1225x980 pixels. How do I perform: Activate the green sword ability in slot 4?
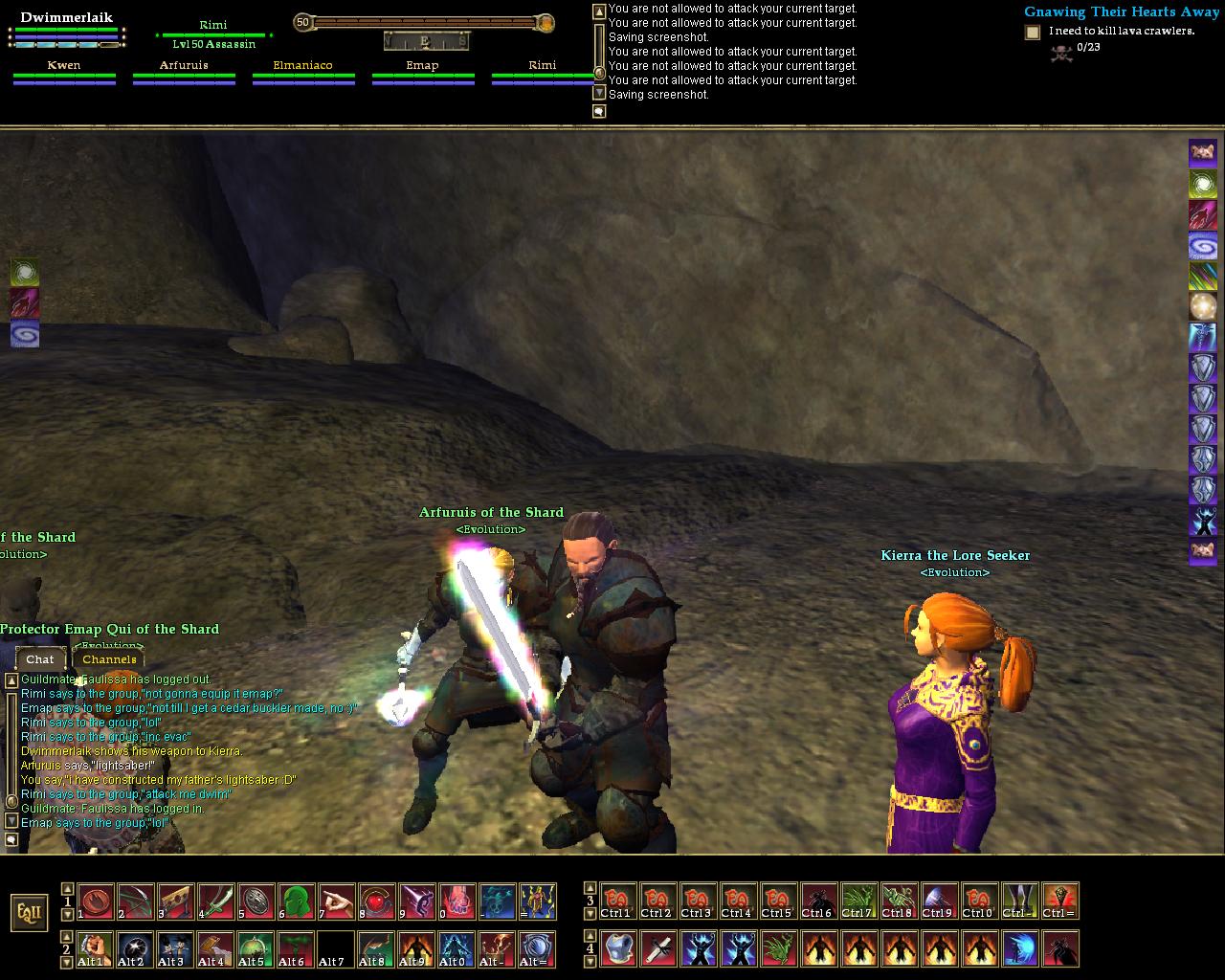point(215,902)
